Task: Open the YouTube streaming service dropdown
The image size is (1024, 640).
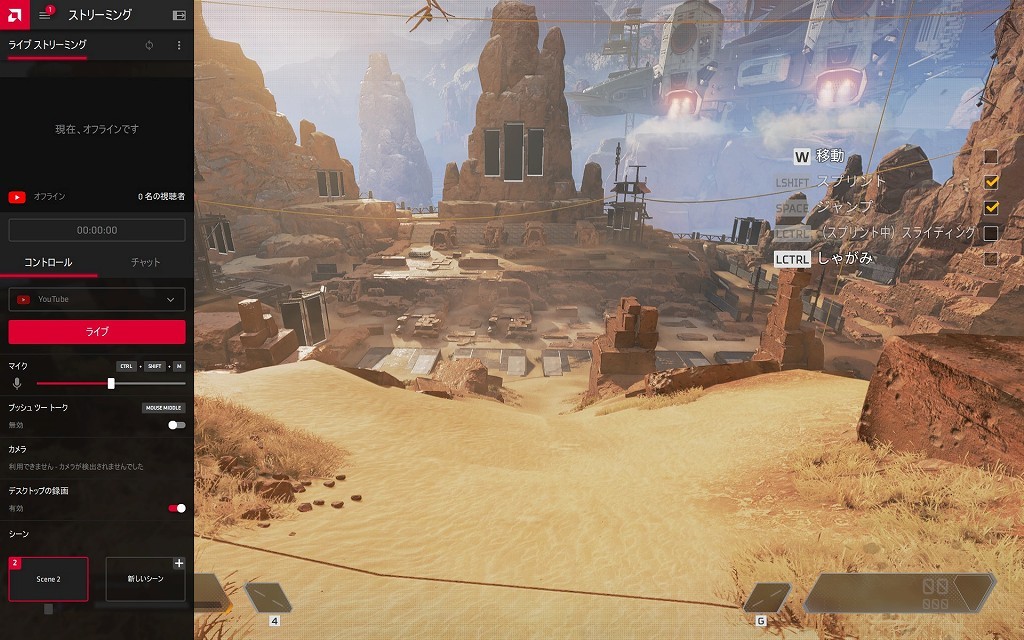Action: [97, 299]
